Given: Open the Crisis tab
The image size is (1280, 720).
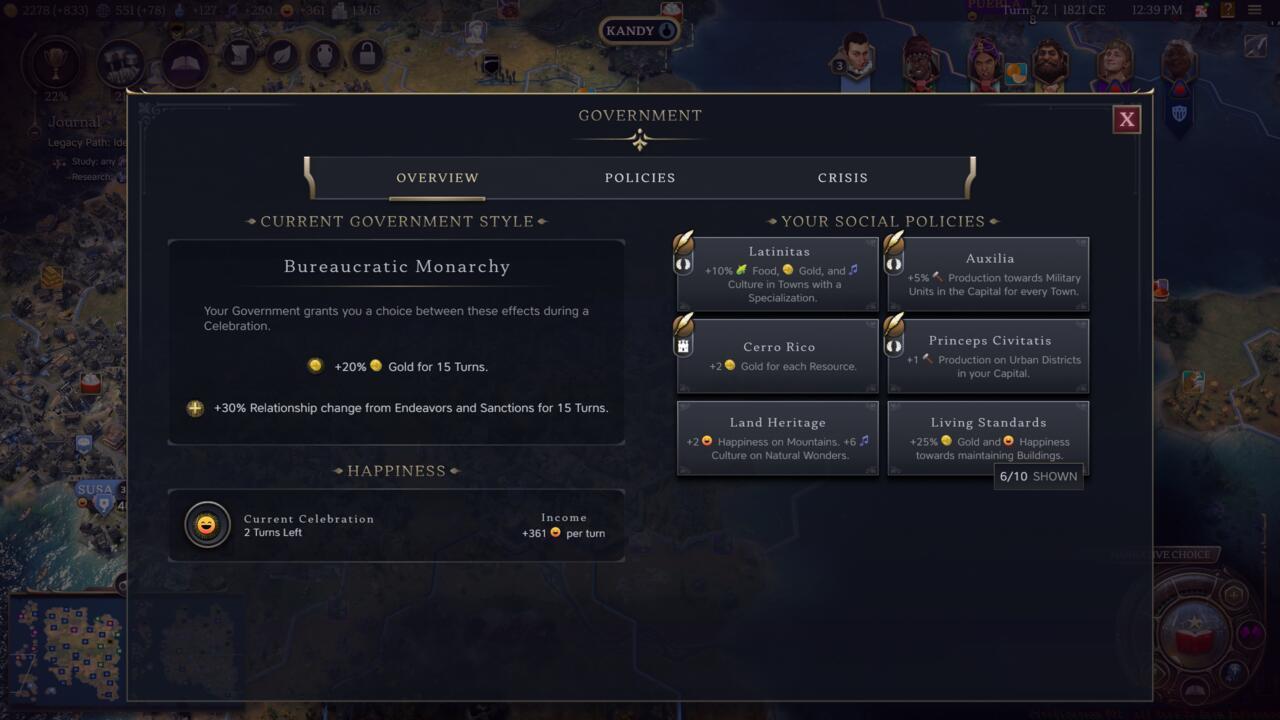Looking at the screenshot, I should point(842,178).
